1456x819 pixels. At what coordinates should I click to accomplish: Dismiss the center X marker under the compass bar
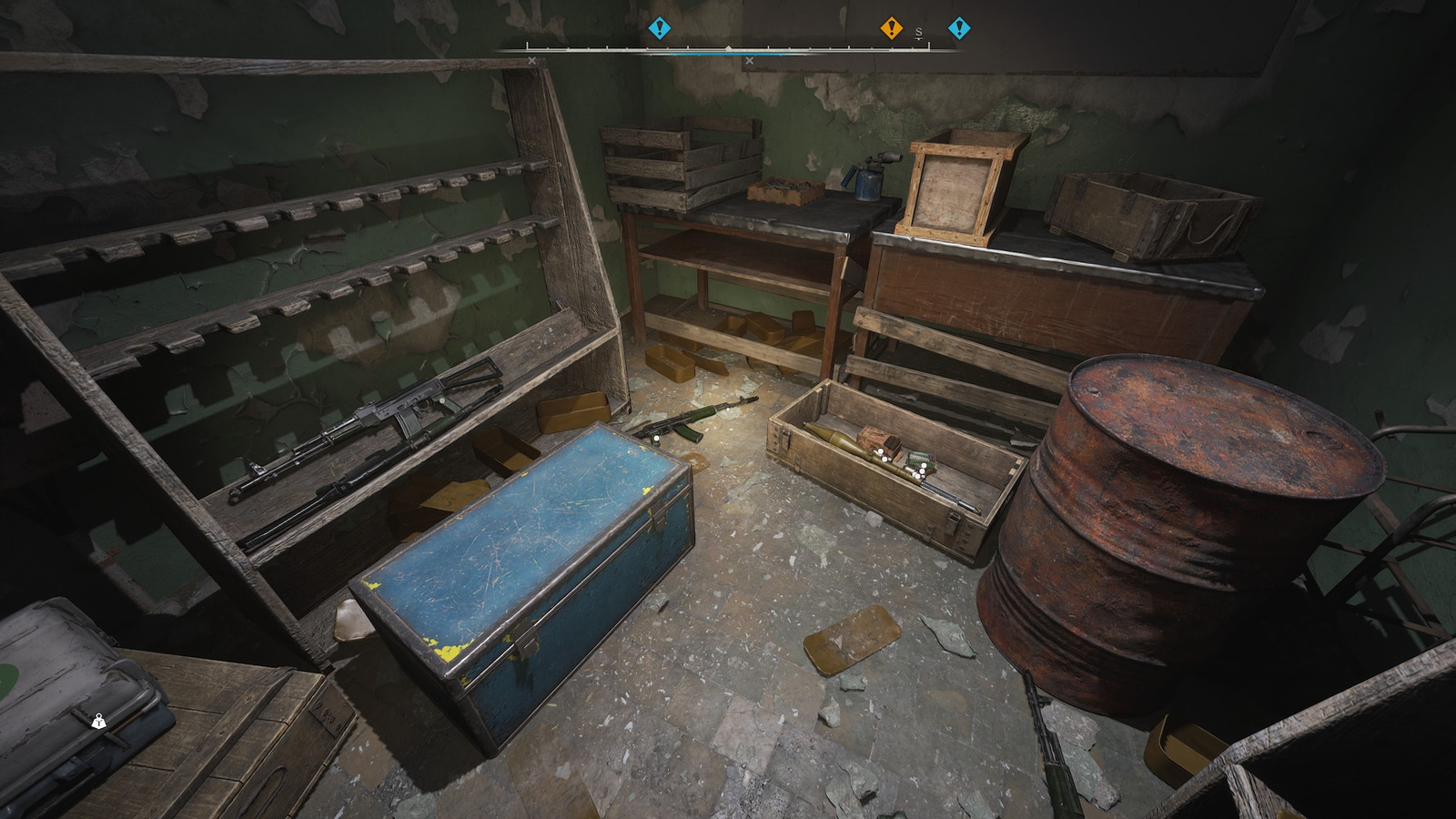(x=749, y=60)
